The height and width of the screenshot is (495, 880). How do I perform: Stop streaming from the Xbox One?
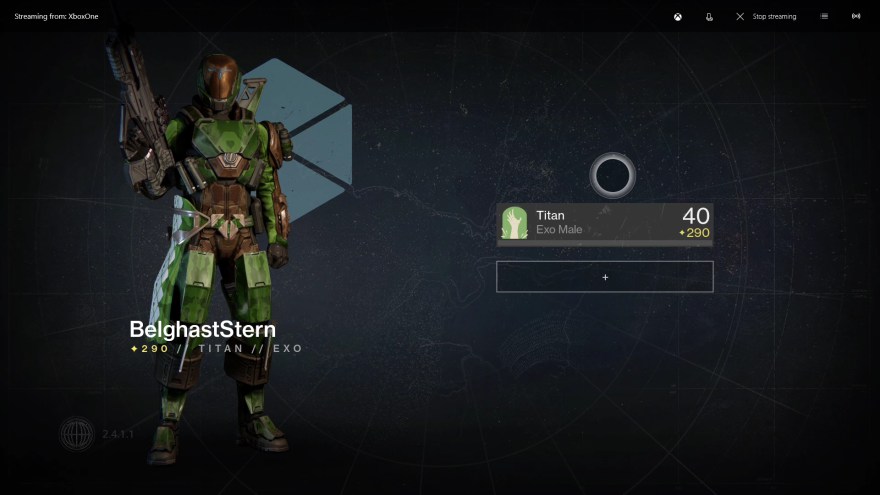[x=766, y=16]
